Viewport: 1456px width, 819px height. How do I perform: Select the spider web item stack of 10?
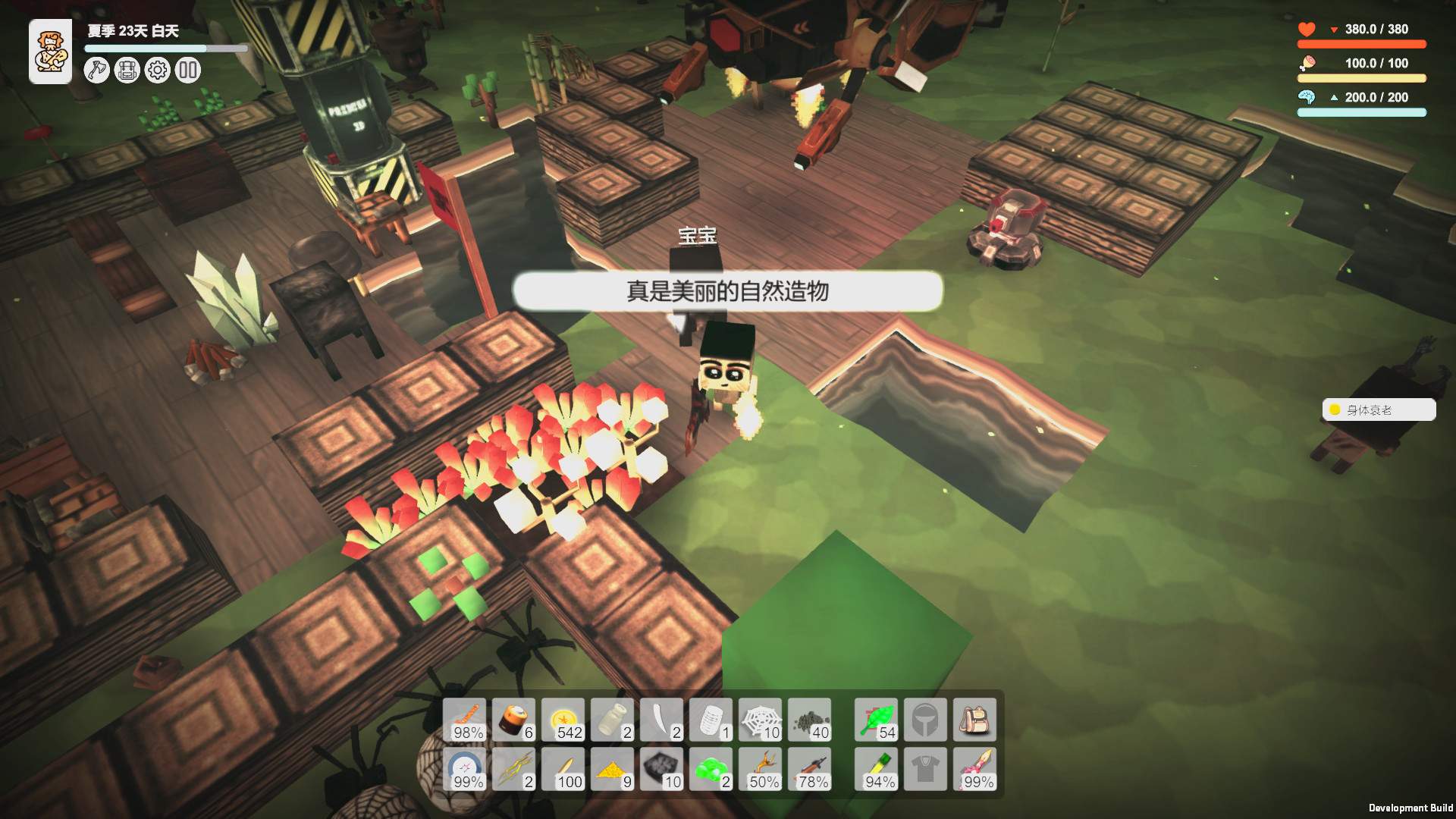(x=761, y=719)
